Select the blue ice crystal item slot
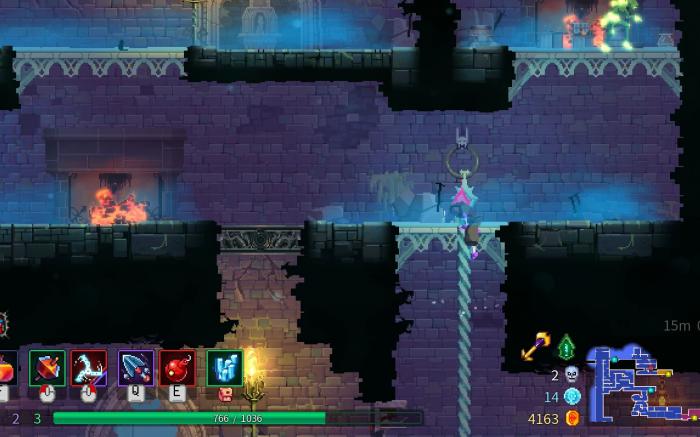This screenshot has height=437, width=700. 224,367
